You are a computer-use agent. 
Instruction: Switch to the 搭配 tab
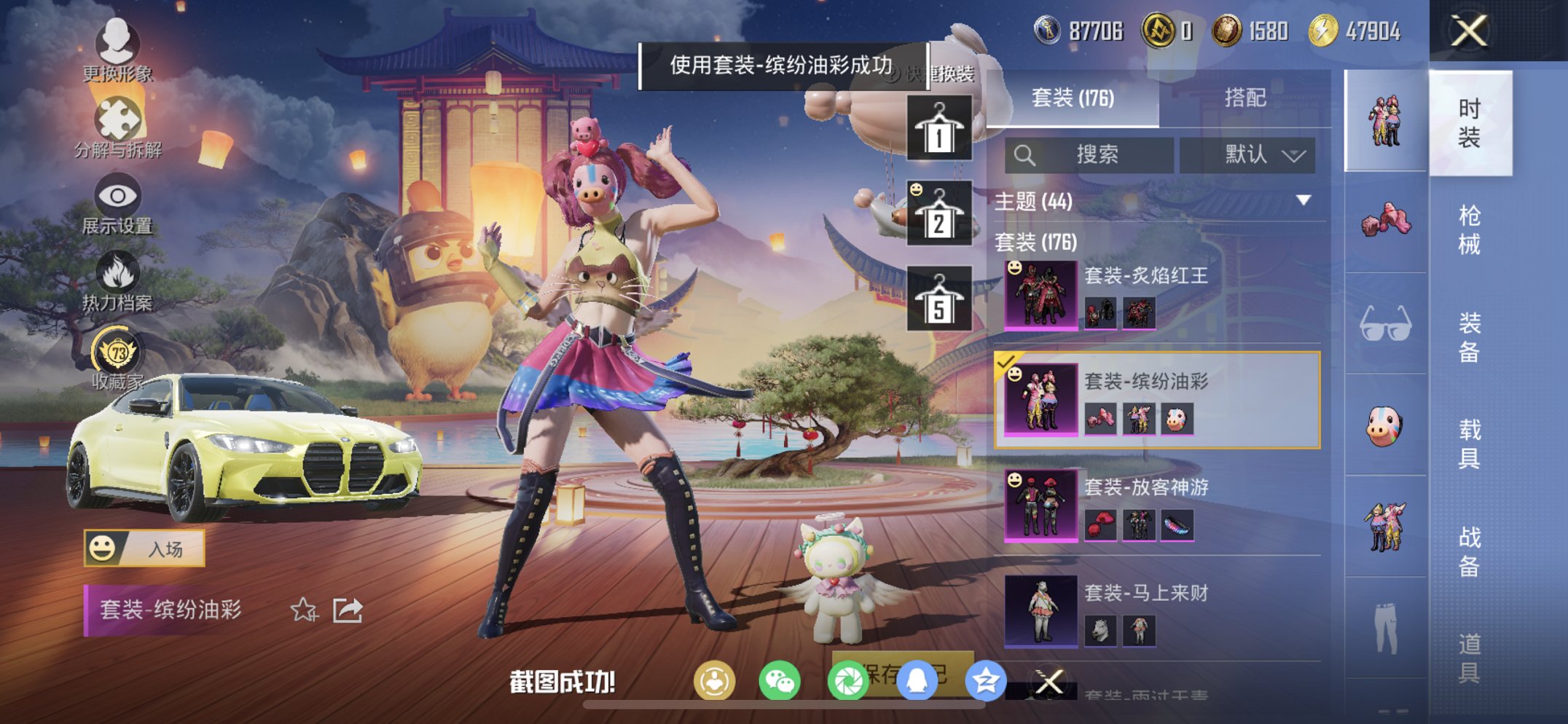point(1247,97)
